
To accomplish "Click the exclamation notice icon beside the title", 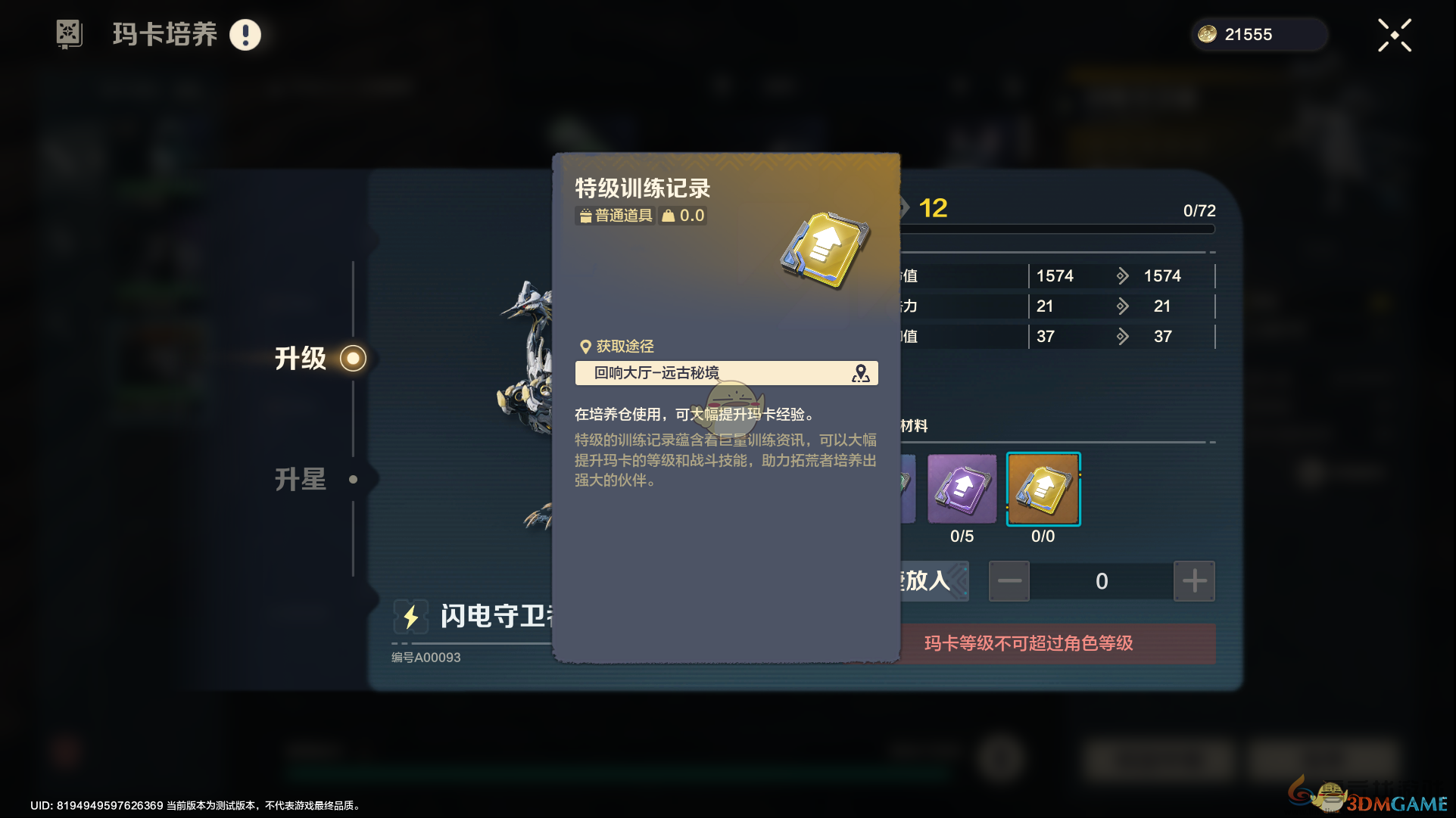I will pos(245,34).
